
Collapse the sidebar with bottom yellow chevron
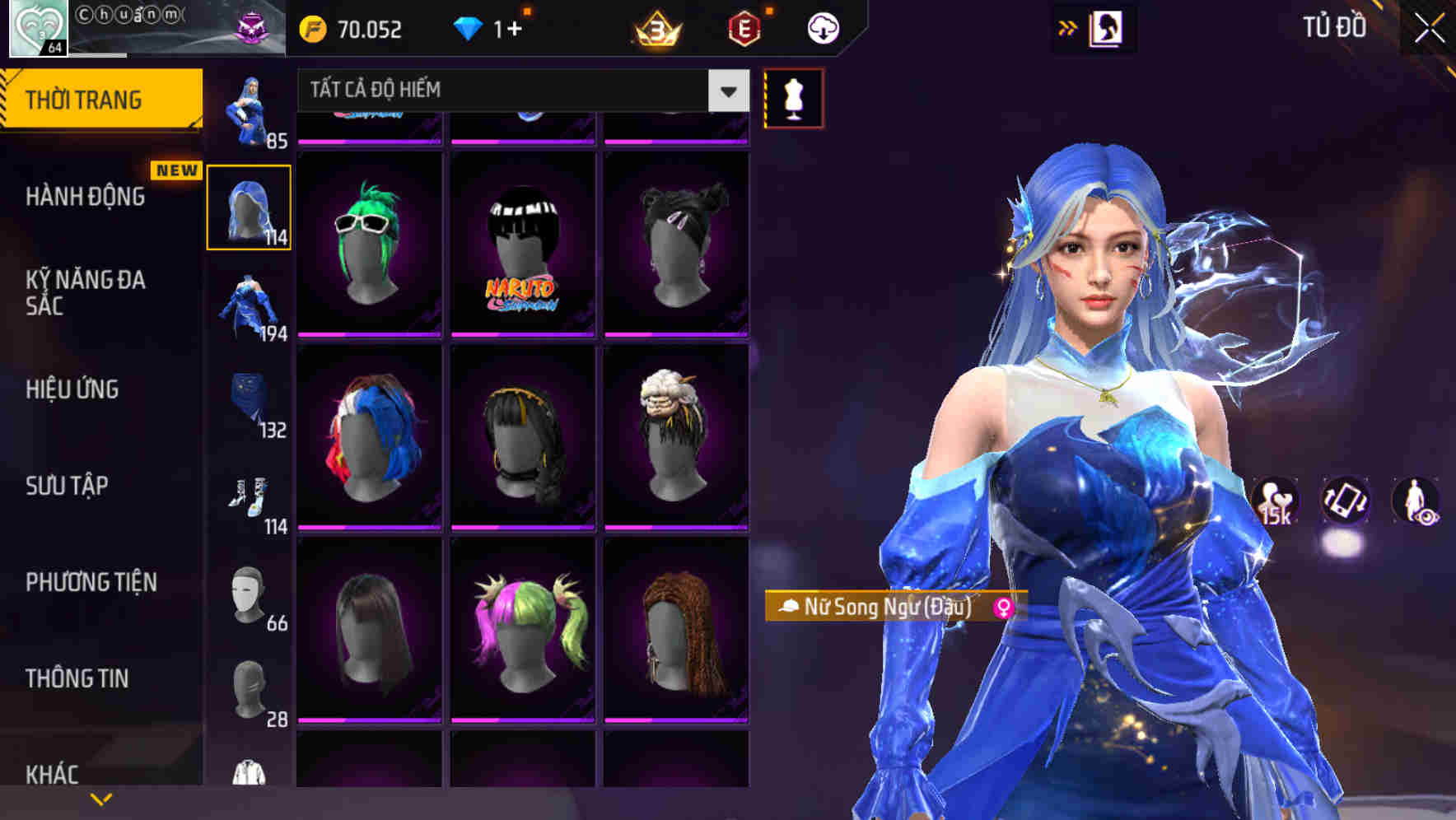point(101,797)
